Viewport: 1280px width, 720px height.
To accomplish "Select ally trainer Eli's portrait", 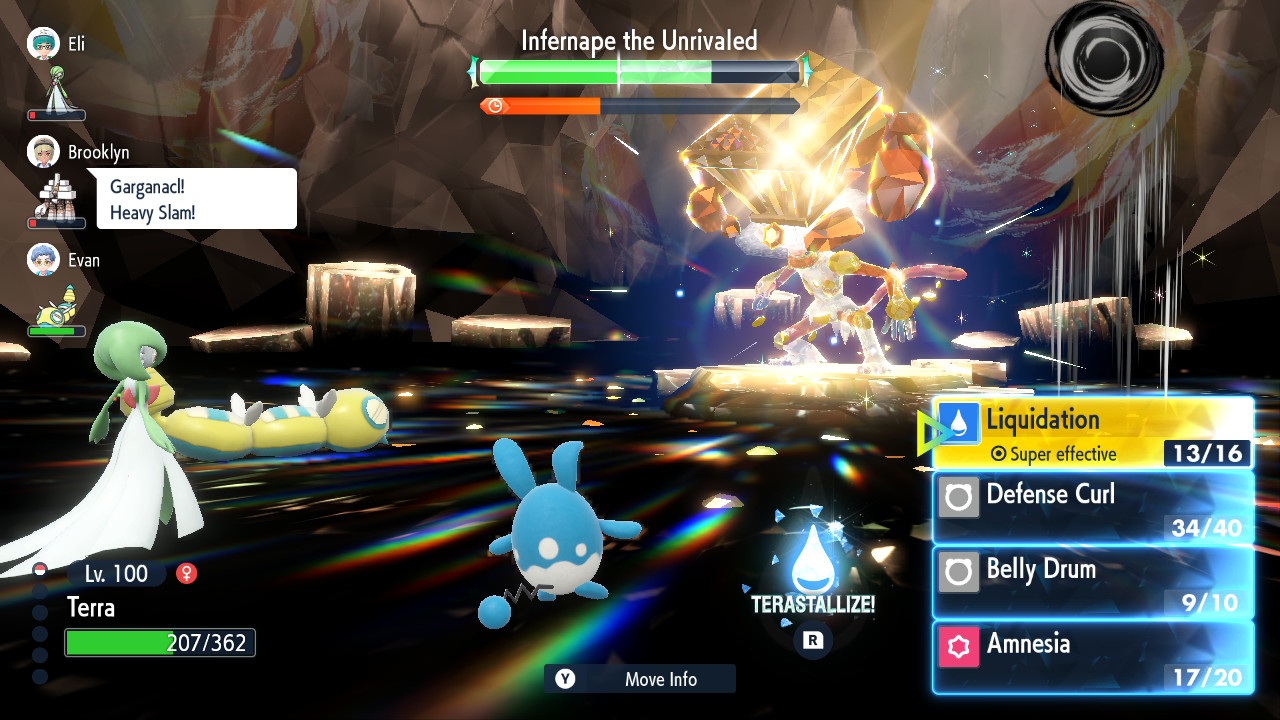I will [43, 43].
